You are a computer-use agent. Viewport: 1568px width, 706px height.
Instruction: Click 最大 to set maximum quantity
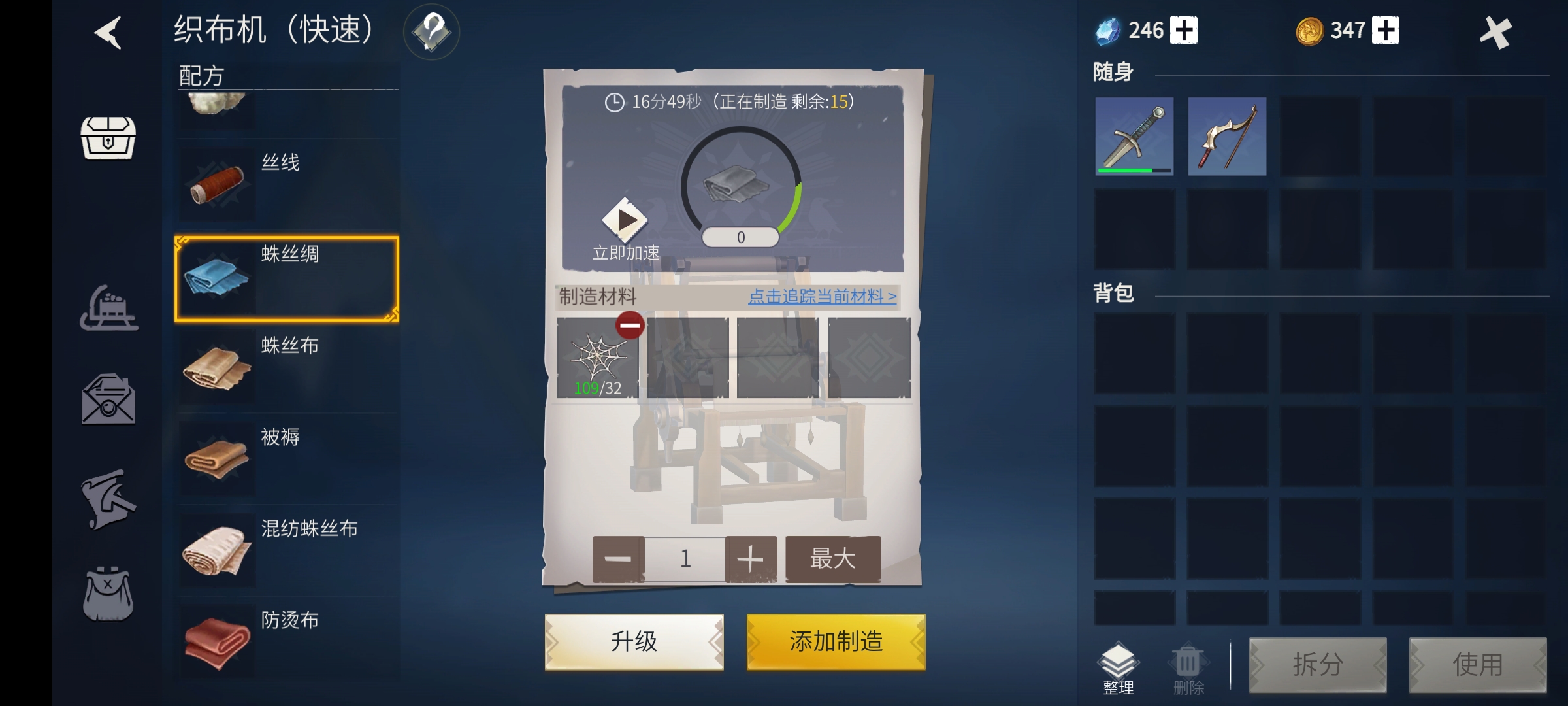pyautogui.click(x=832, y=558)
